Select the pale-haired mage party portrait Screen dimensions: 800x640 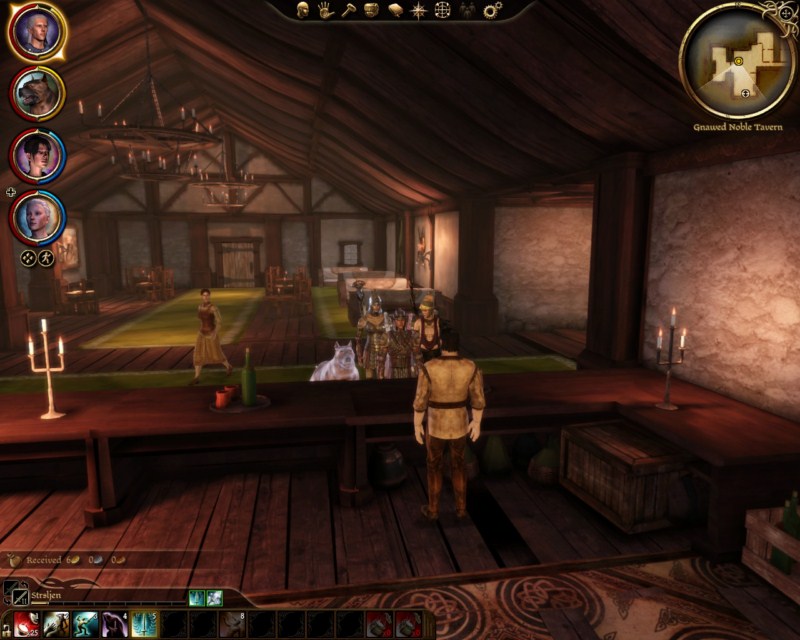(x=37, y=217)
